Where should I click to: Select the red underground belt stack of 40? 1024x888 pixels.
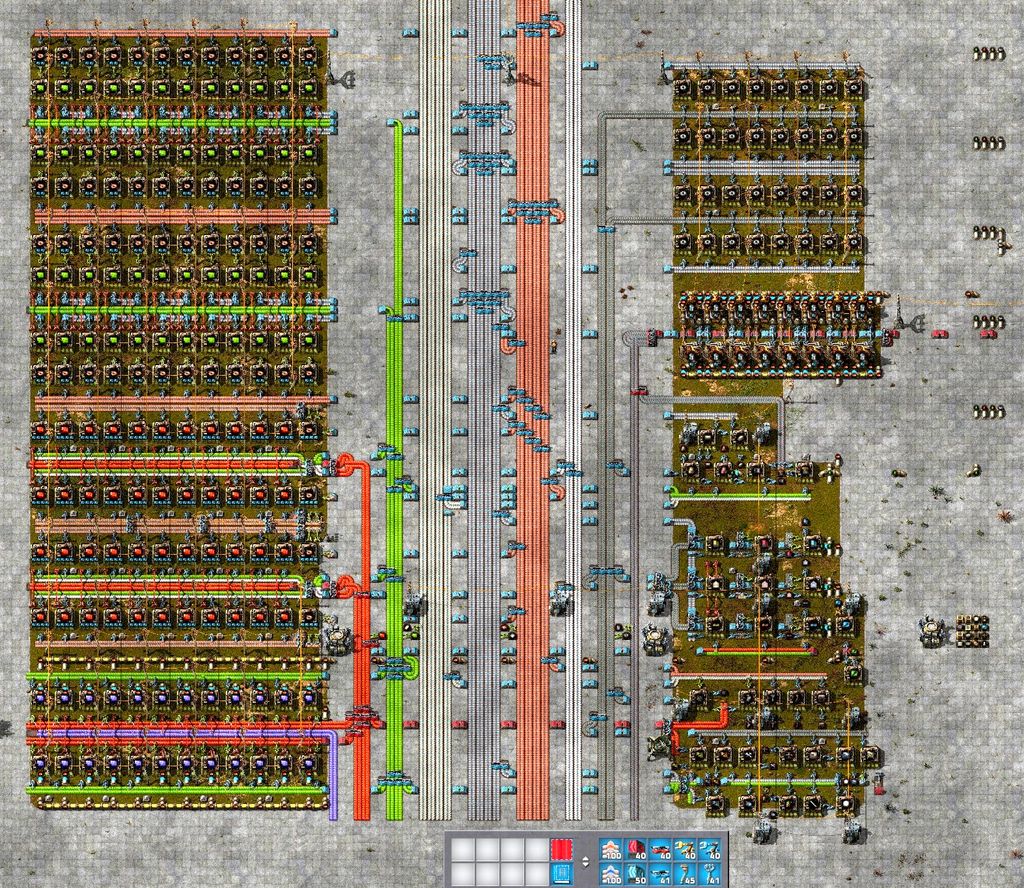[635, 850]
